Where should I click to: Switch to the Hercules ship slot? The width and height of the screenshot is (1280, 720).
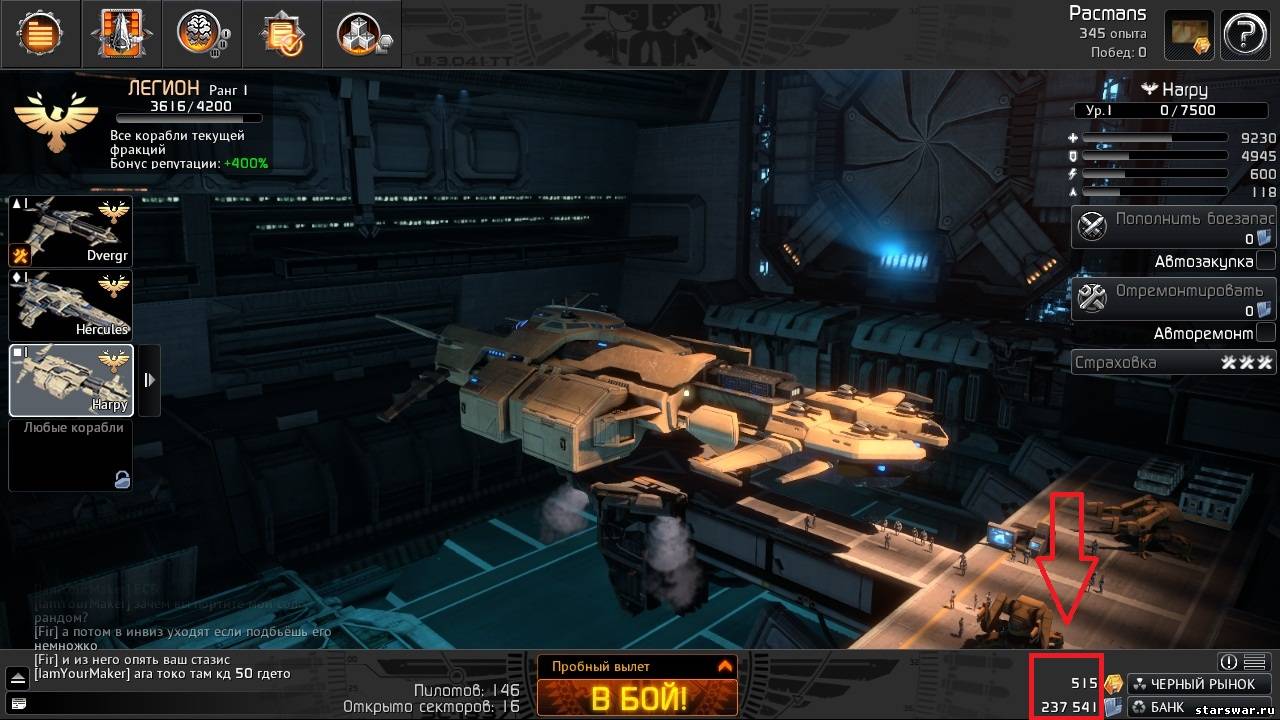70,303
